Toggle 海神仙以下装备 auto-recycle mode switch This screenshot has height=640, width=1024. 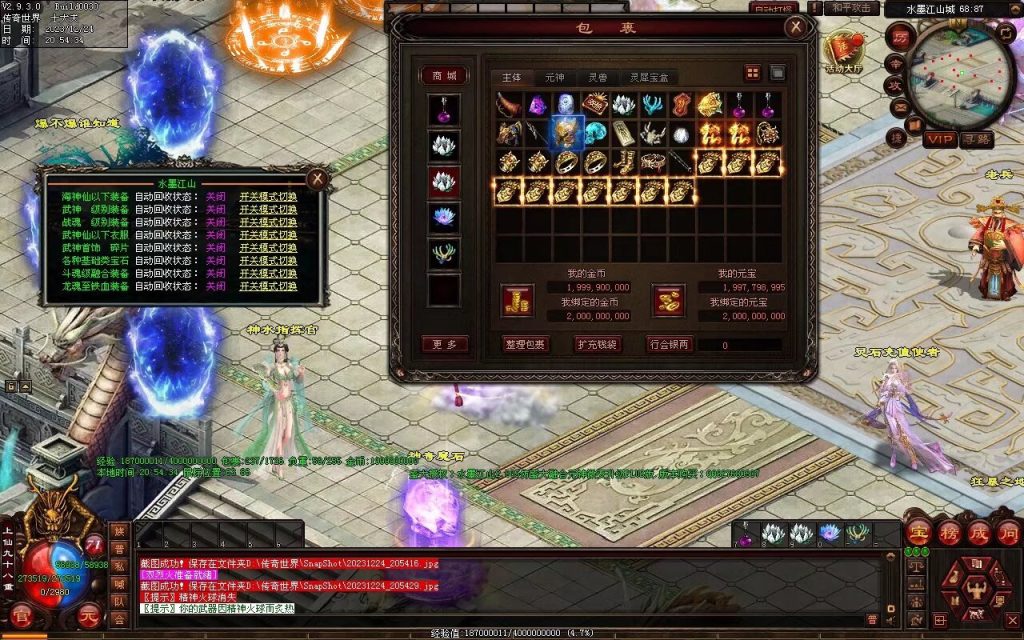[x=268, y=198]
